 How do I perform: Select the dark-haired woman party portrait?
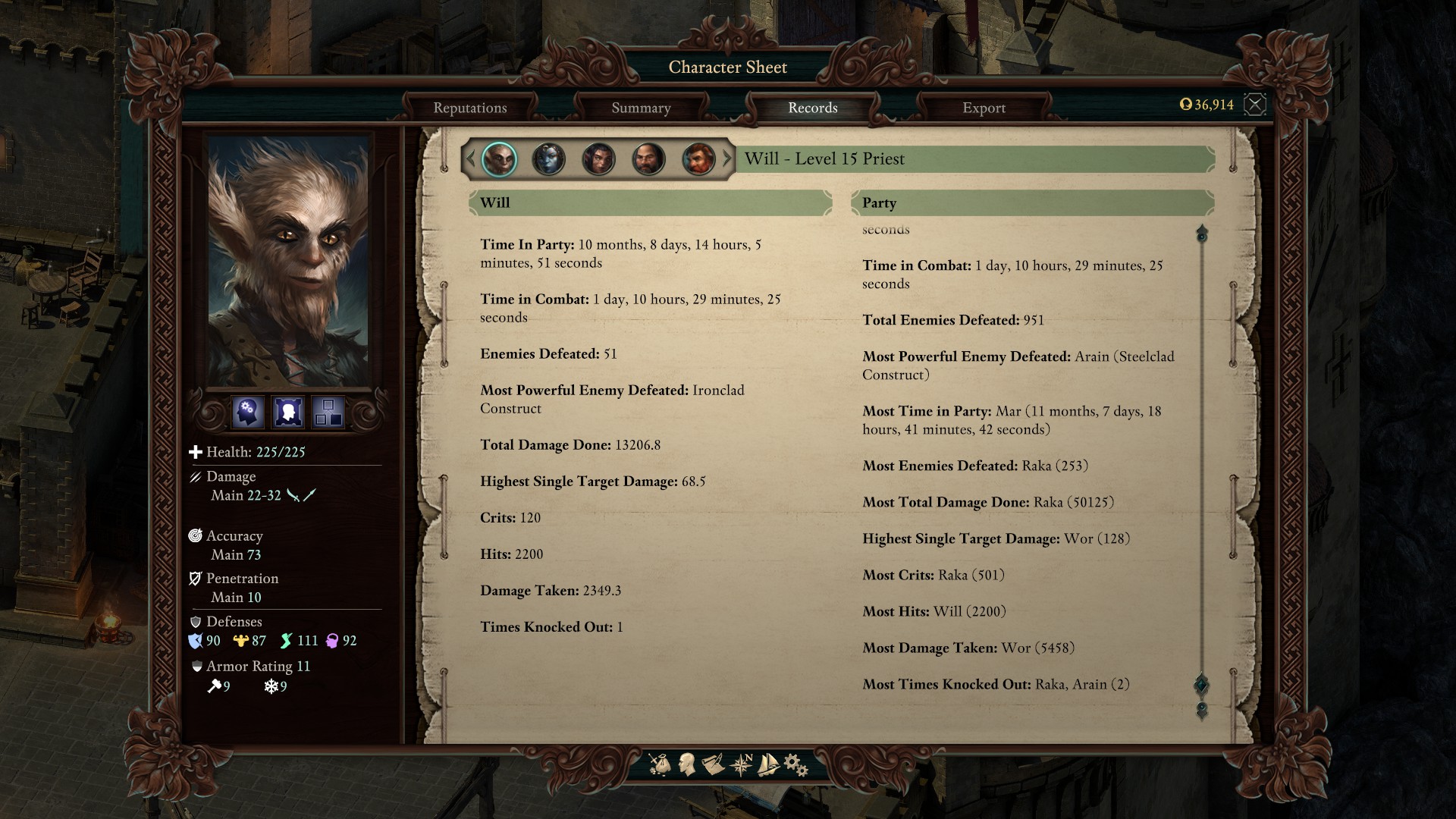click(x=598, y=159)
